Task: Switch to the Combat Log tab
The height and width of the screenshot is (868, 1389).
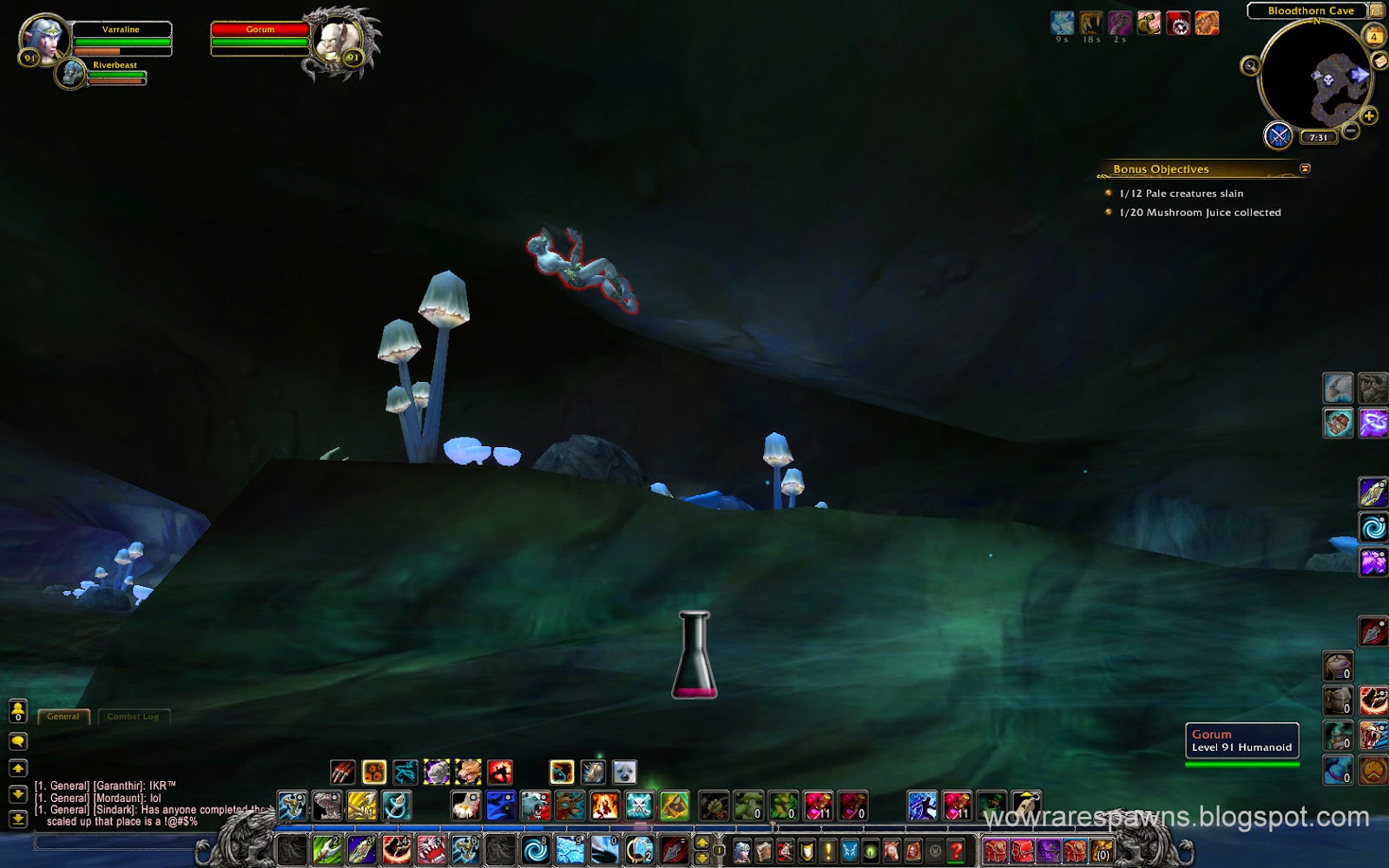Action: point(135,716)
